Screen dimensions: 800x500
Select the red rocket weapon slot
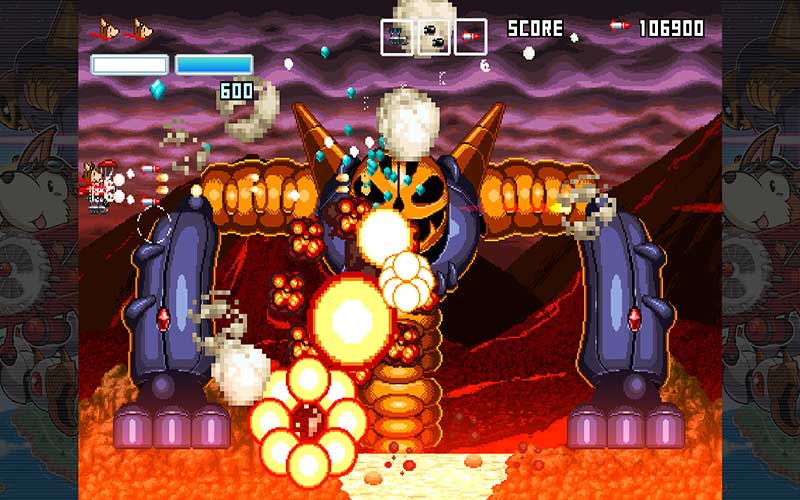(x=471, y=38)
